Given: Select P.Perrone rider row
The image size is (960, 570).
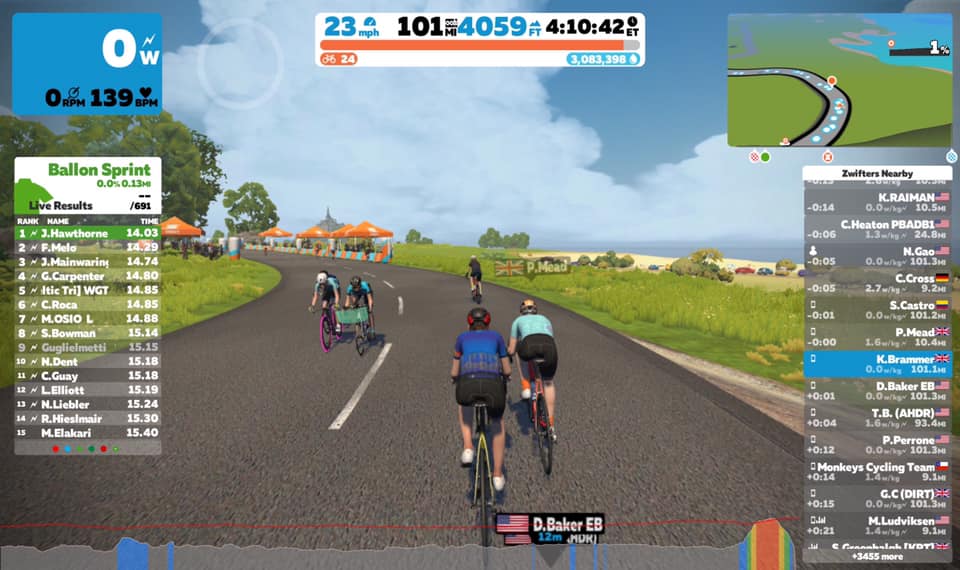Looking at the screenshot, I should 877,445.
